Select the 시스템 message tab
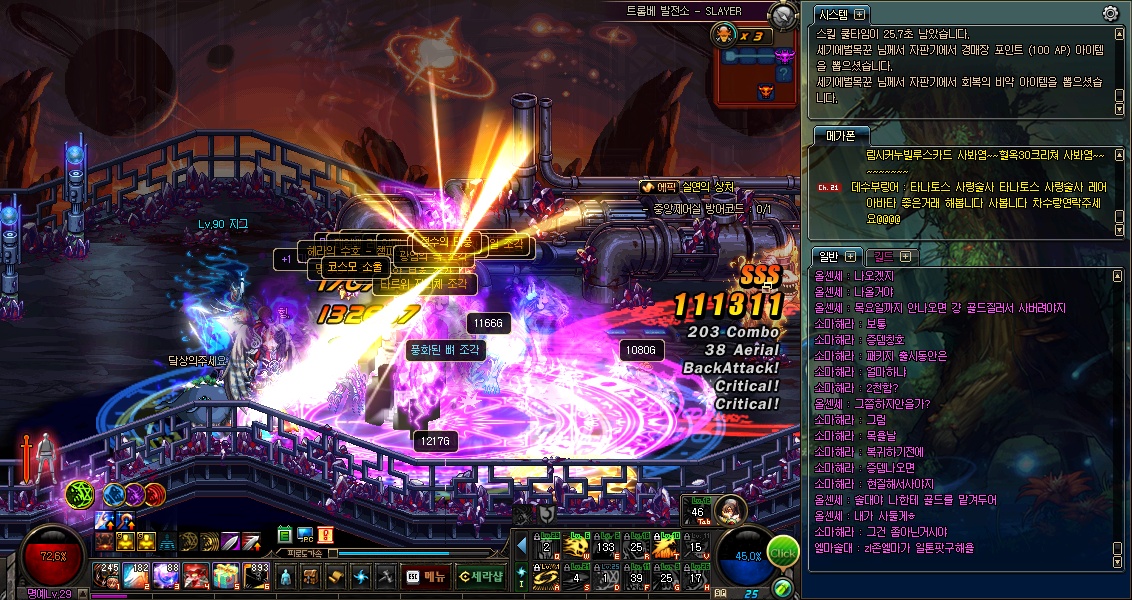1132x600 pixels. (832, 14)
